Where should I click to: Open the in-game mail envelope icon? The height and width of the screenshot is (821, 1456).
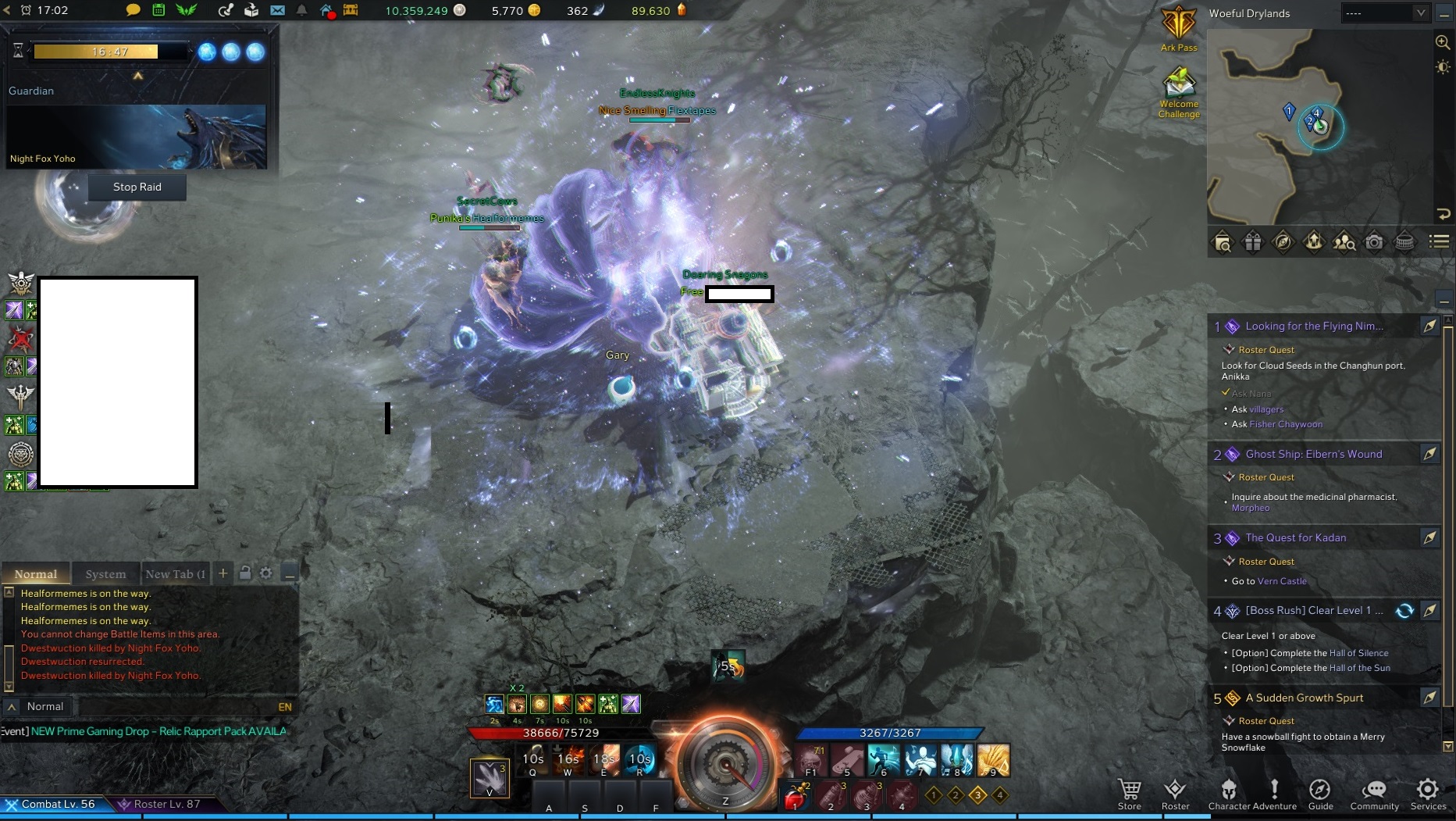tap(279, 11)
